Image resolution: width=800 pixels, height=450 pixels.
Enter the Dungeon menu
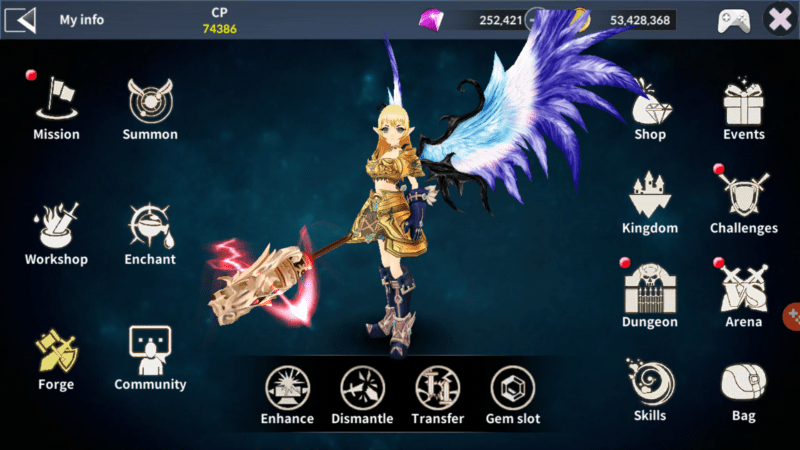[x=650, y=291]
